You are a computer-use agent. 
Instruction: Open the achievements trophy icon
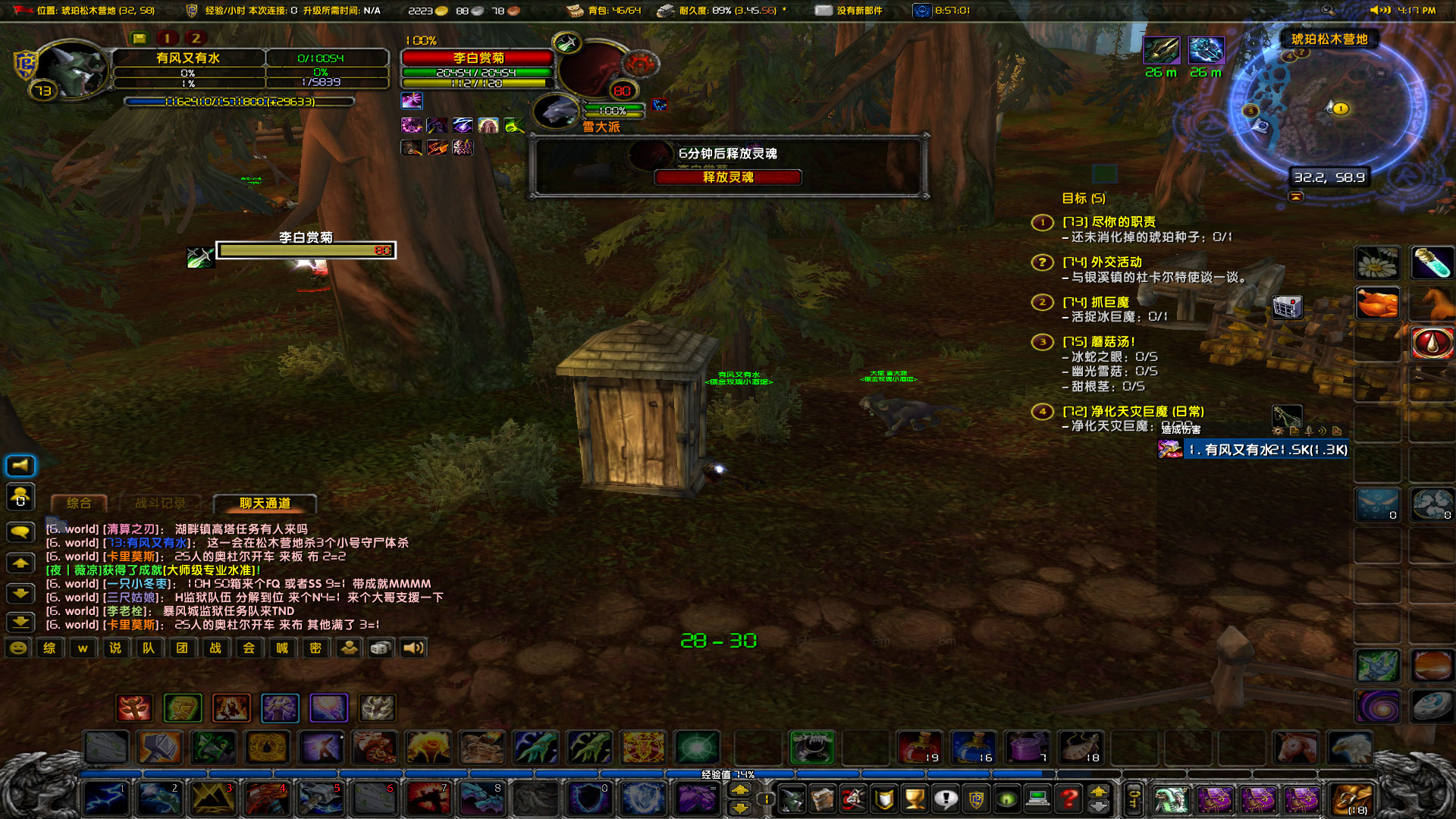(x=914, y=799)
